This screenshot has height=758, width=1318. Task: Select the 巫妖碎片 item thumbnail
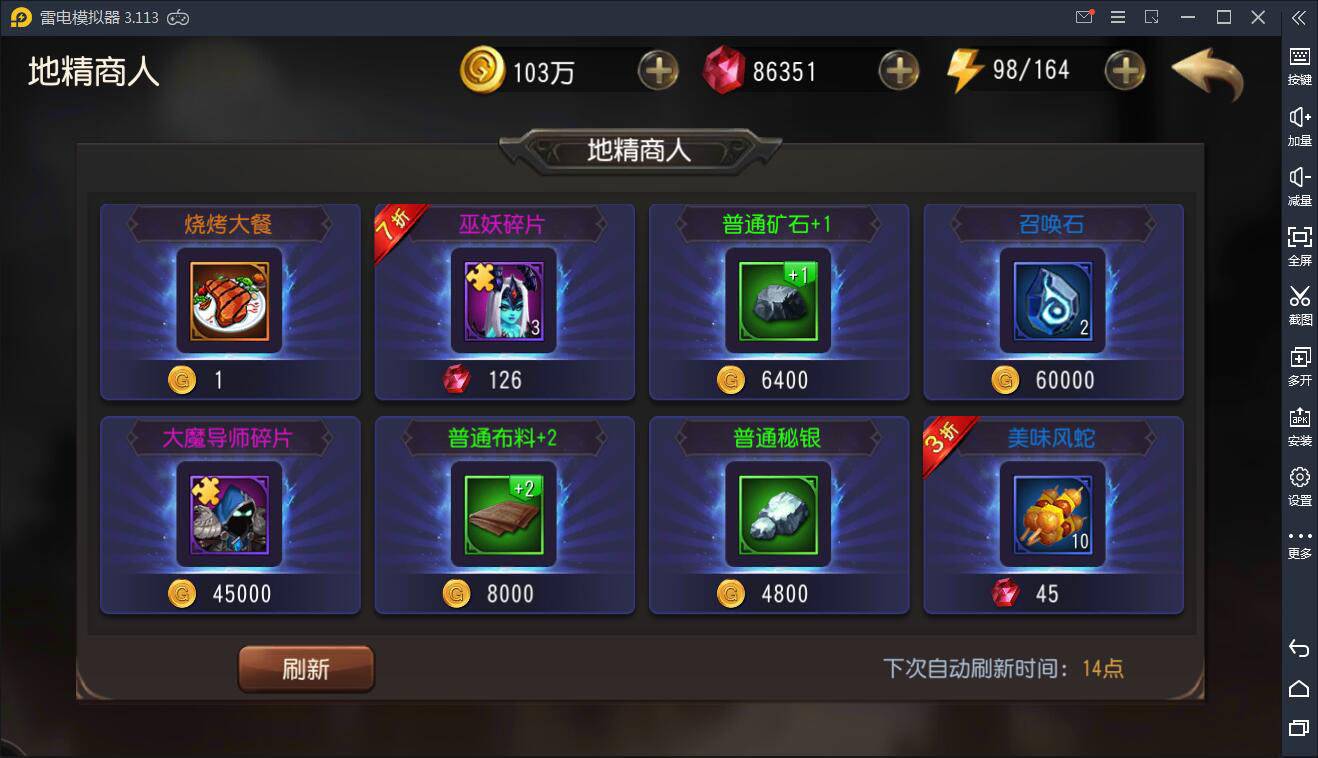point(504,300)
